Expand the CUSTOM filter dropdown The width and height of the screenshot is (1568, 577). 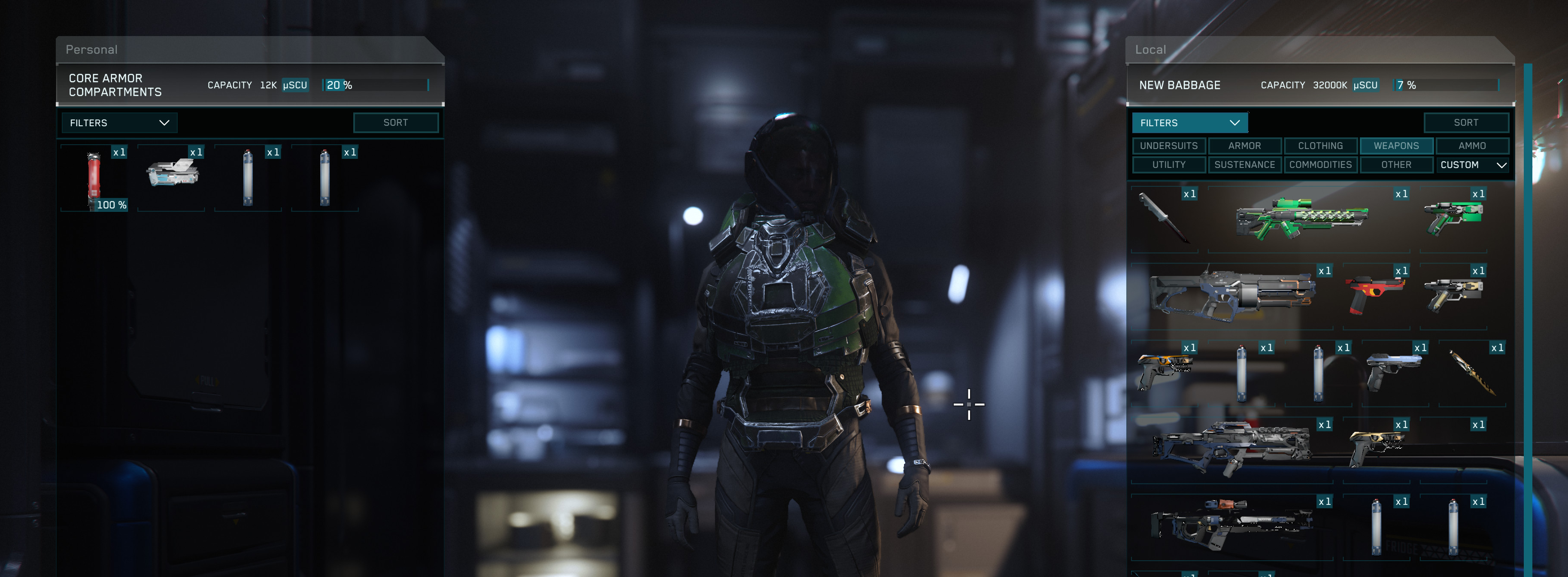[x=1473, y=164]
